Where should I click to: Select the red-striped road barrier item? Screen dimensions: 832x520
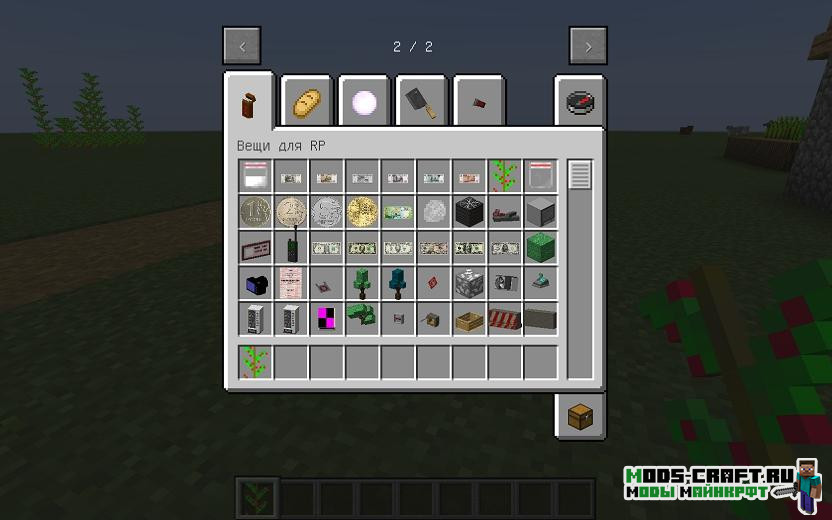pyautogui.click(x=504, y=319)
